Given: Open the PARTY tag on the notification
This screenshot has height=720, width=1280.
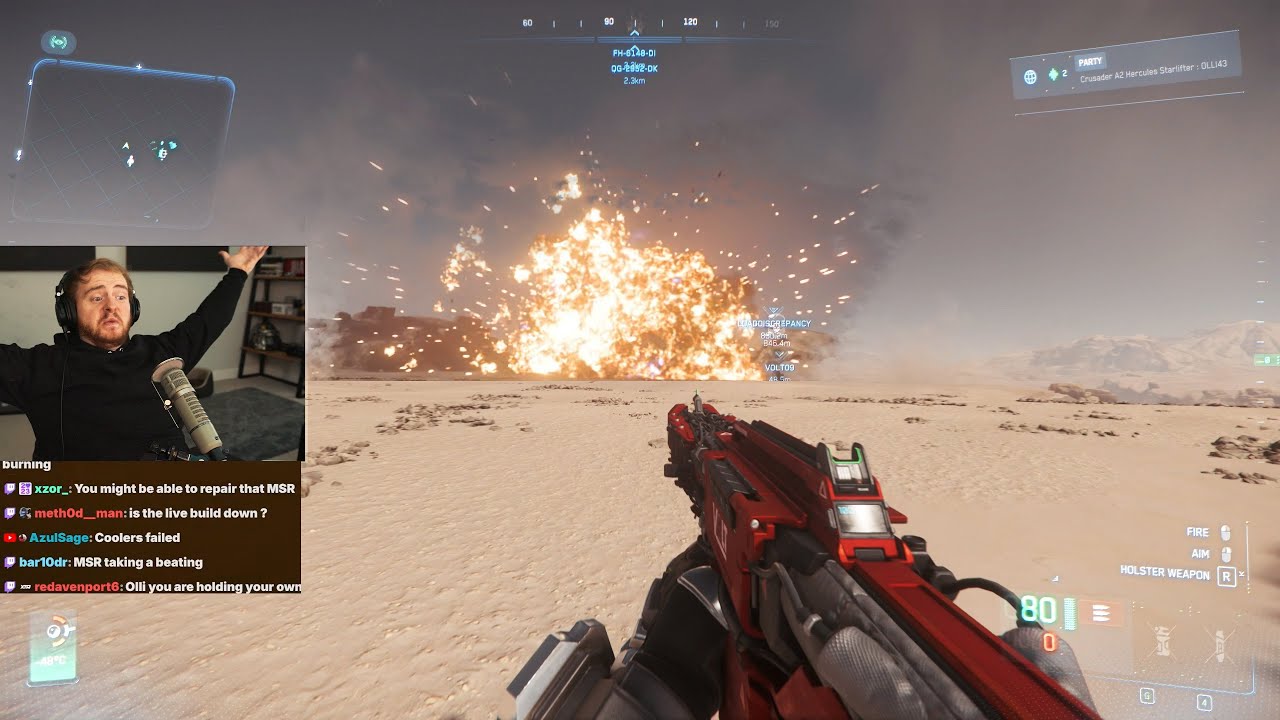Looking at the screenshot, I should tap(1089, 62).
